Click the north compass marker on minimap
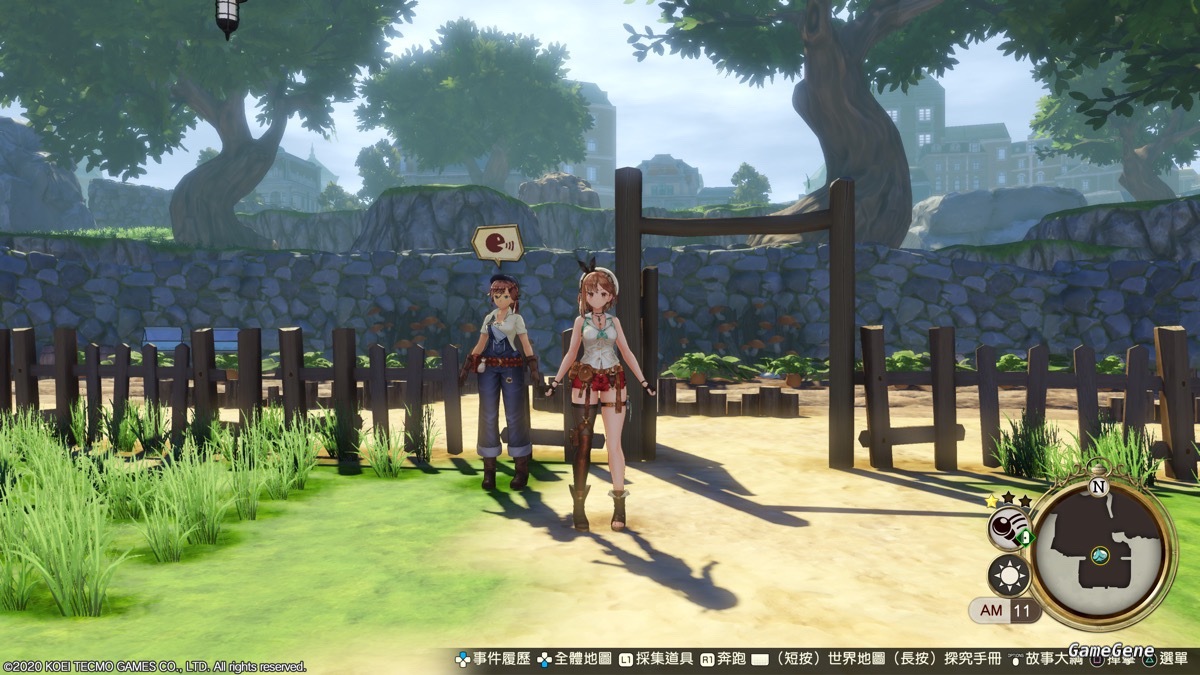1200x675 pixels. pos(1099,488)
